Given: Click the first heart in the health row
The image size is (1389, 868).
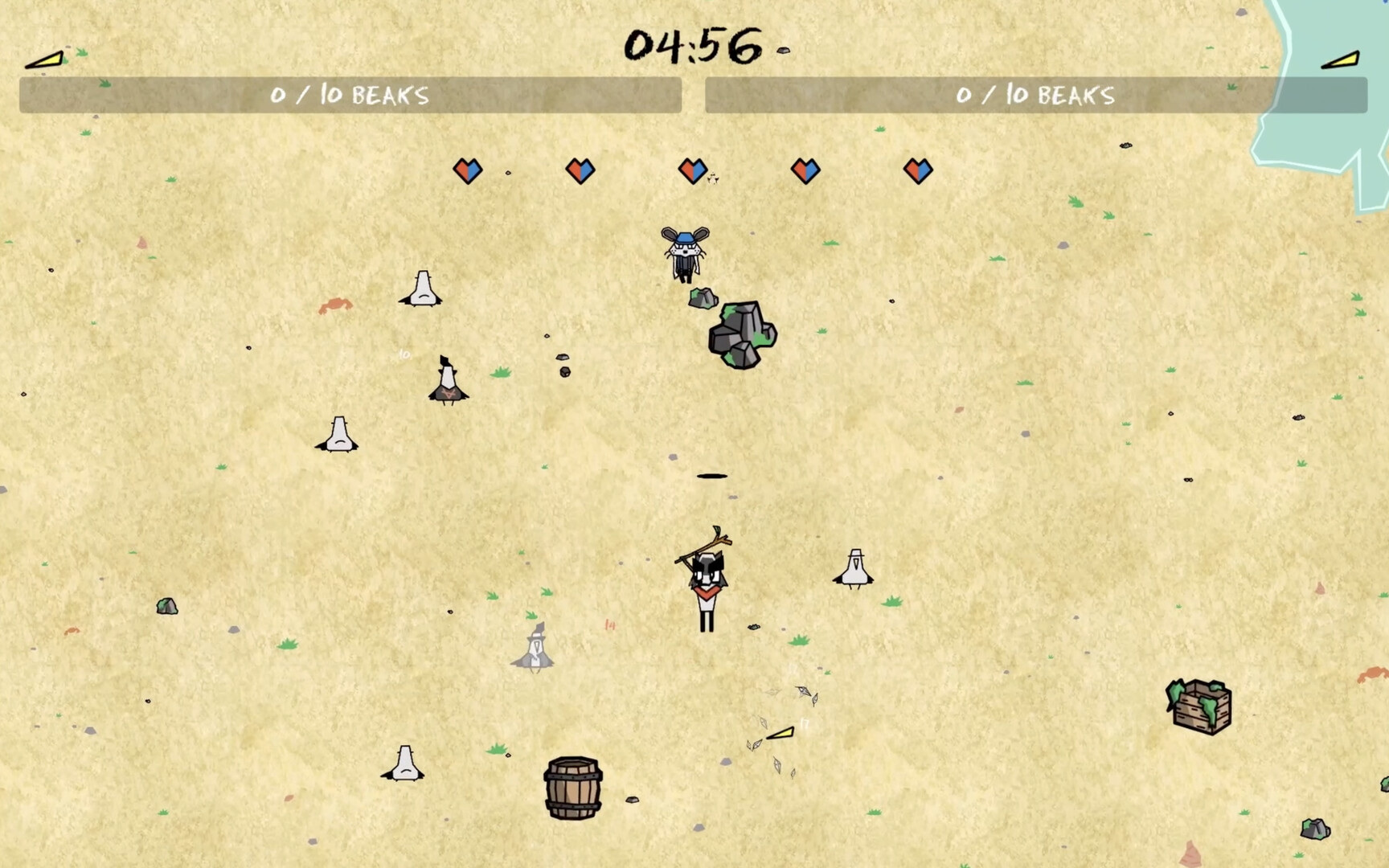Looking at the screenshot, I should pyautogui.click(x=469, y=170).
